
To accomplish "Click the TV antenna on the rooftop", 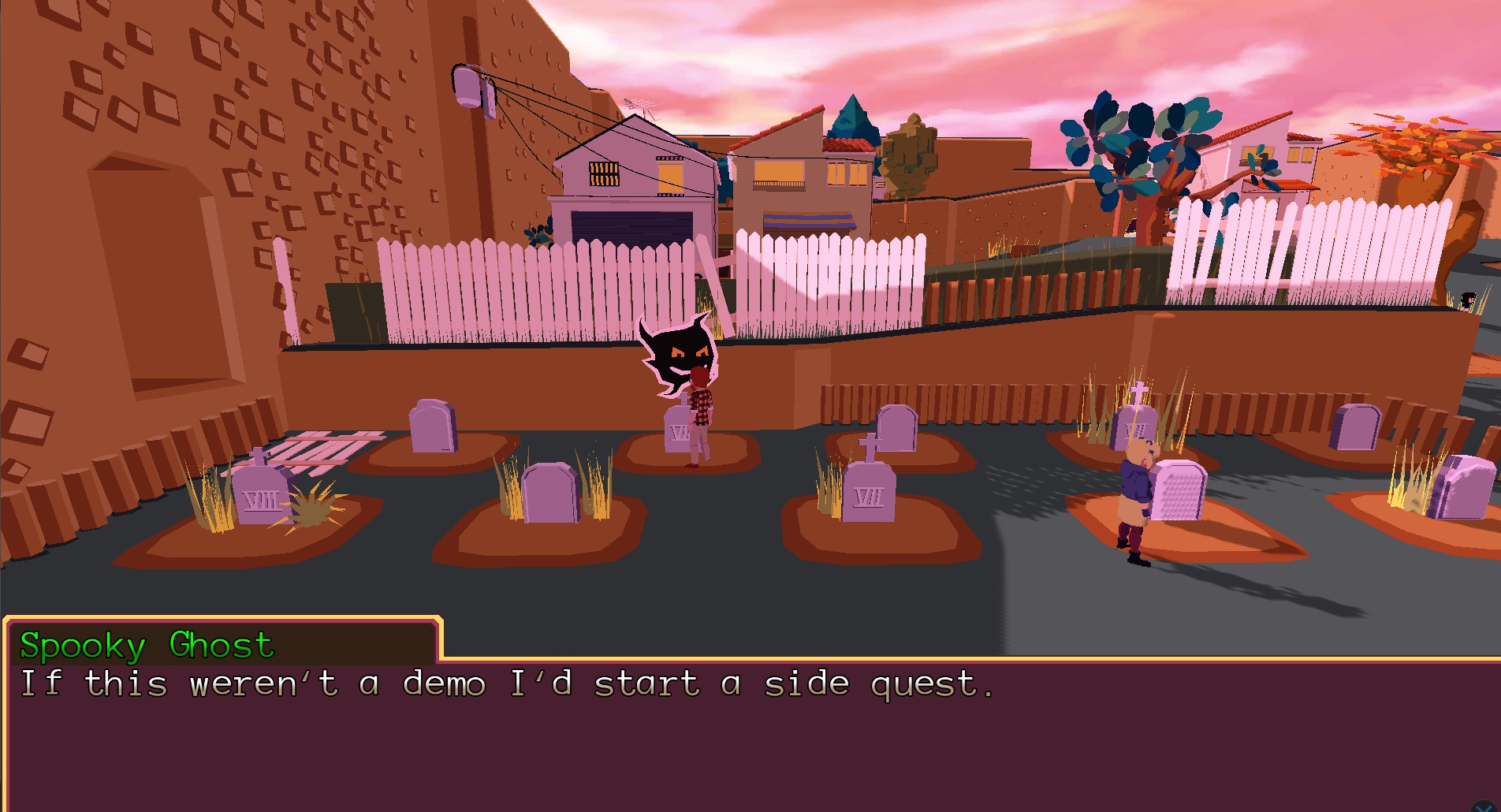I will tap(642, 102).
